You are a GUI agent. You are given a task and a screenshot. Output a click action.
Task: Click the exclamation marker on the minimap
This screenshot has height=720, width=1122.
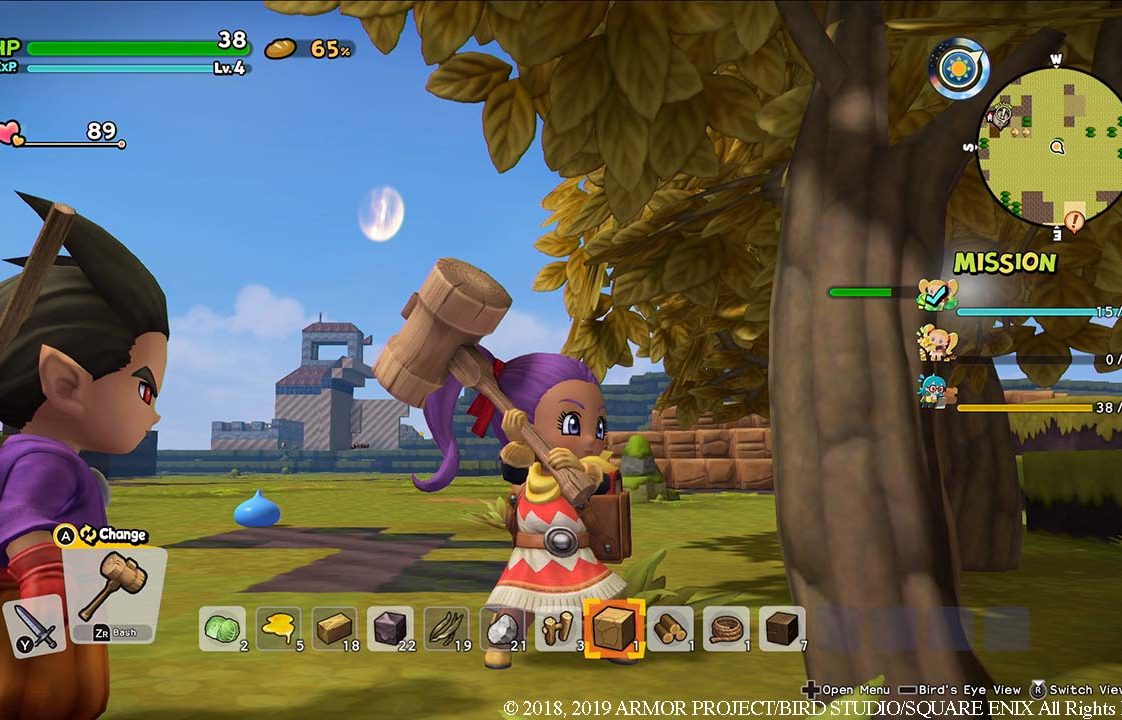[1074, 220]
